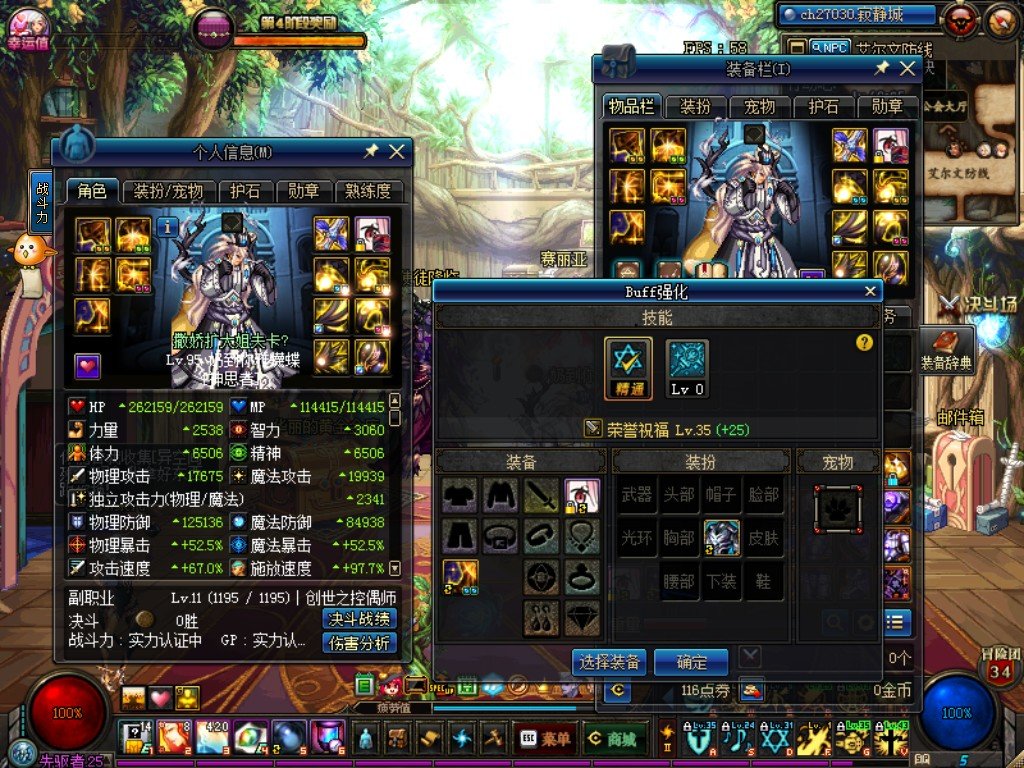Close the 个人信息 window

coord(397,151)
